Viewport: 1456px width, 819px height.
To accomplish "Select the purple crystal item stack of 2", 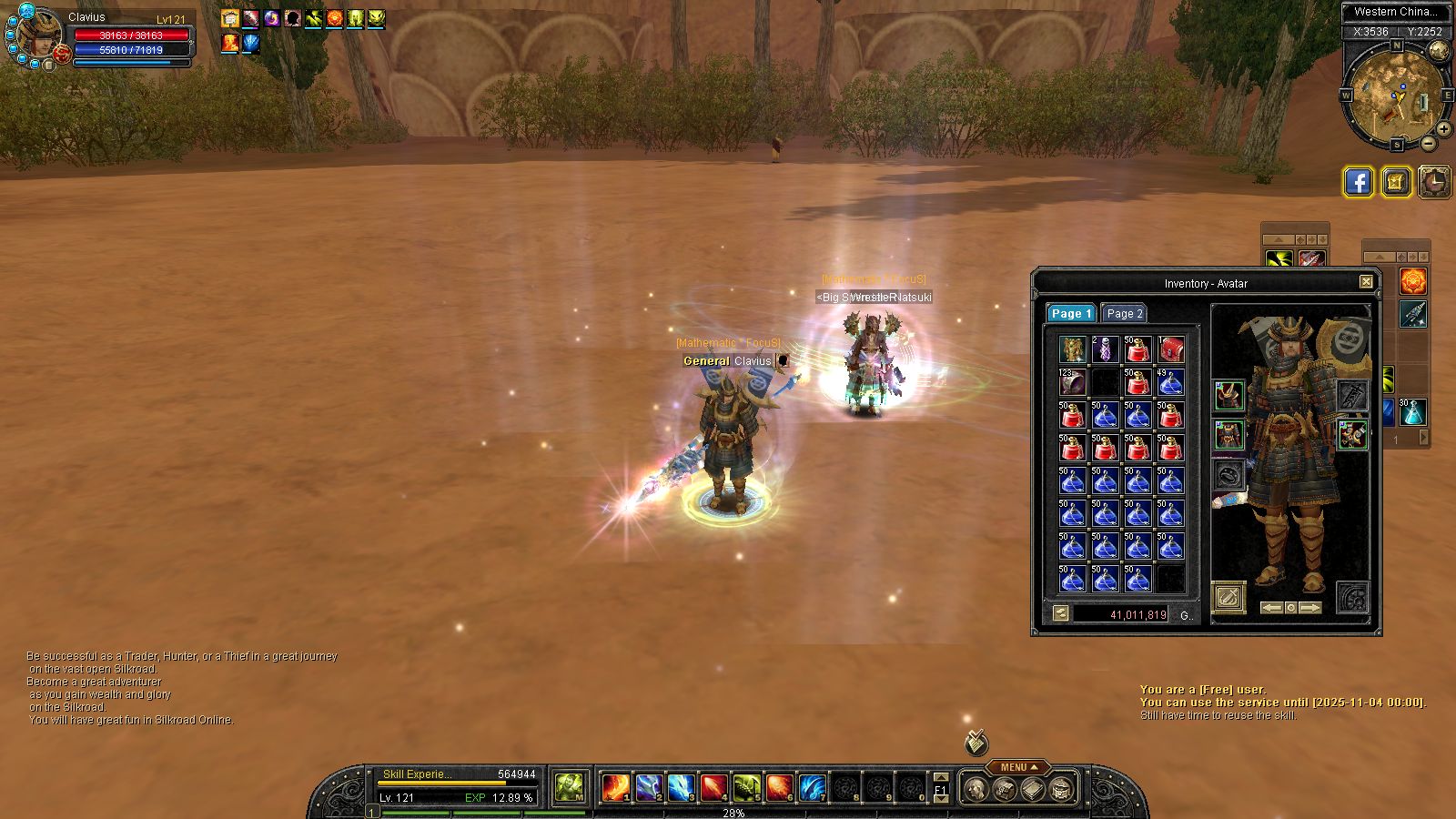I will click(x=1105, y=349).
